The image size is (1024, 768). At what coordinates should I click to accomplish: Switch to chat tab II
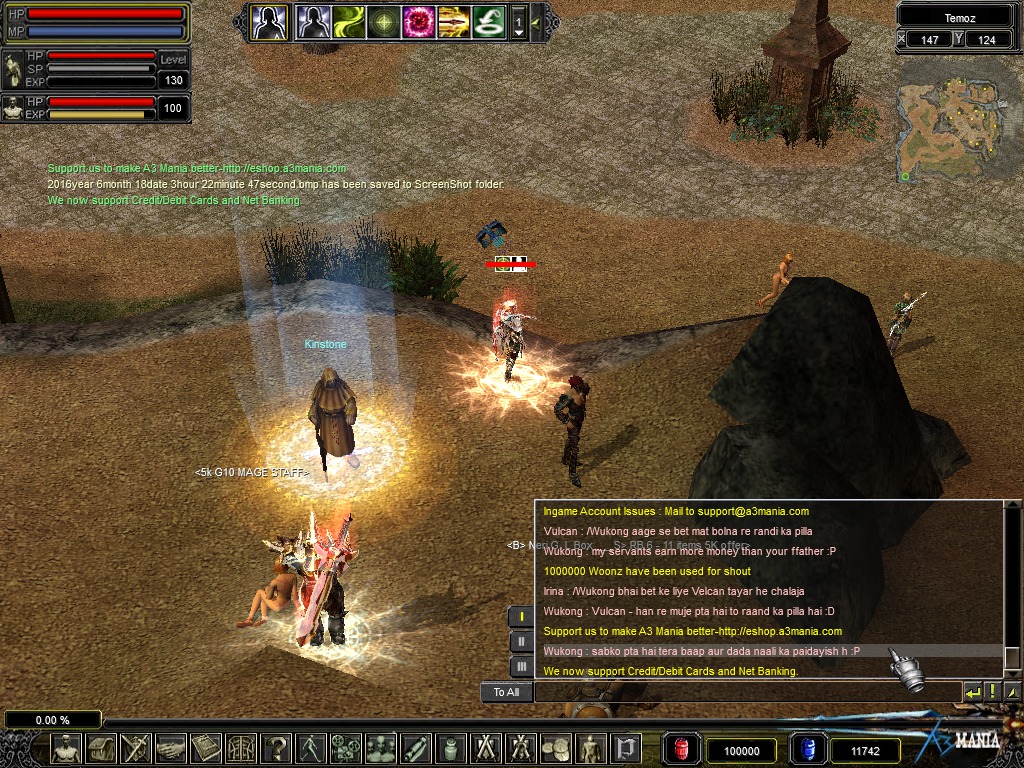click(x=521, y=642)
